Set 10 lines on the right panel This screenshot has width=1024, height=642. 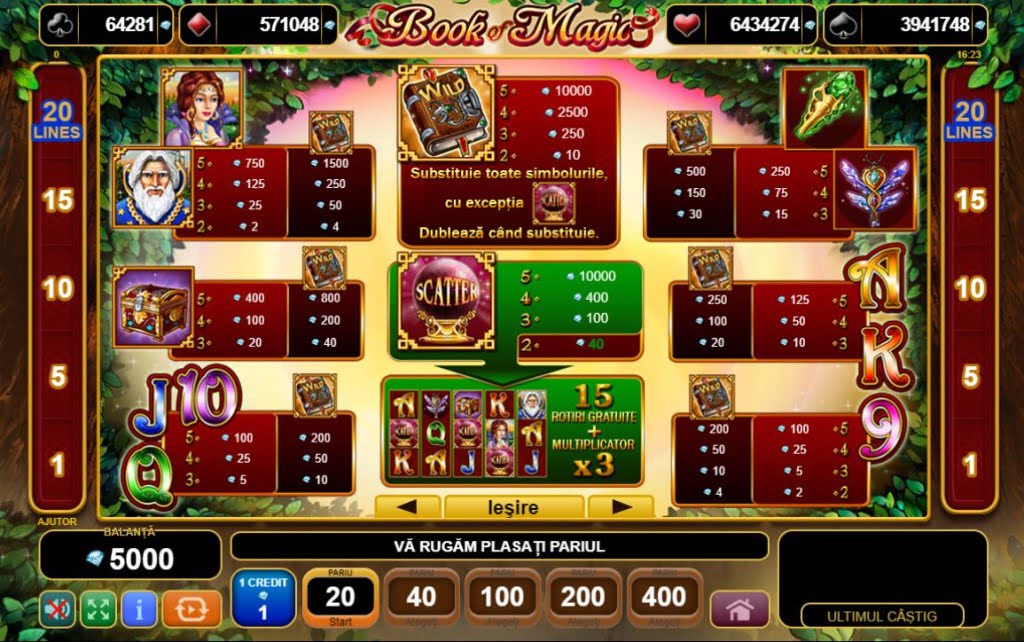click(x=970, y=289)
